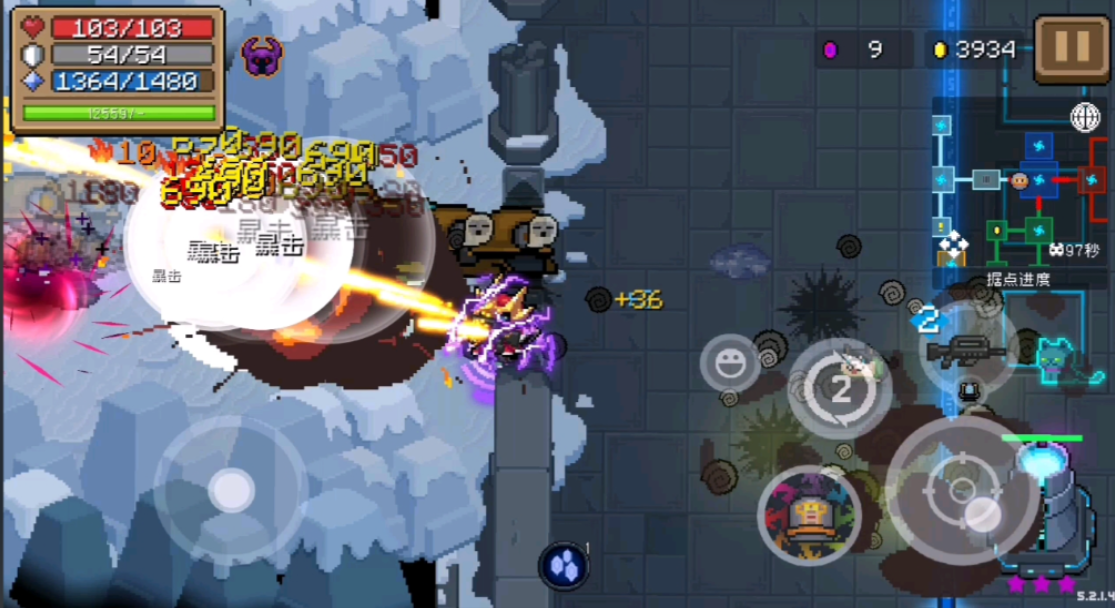Activate the character skill button
Viewport: 1115px width, 608px height.
(808, 516)
